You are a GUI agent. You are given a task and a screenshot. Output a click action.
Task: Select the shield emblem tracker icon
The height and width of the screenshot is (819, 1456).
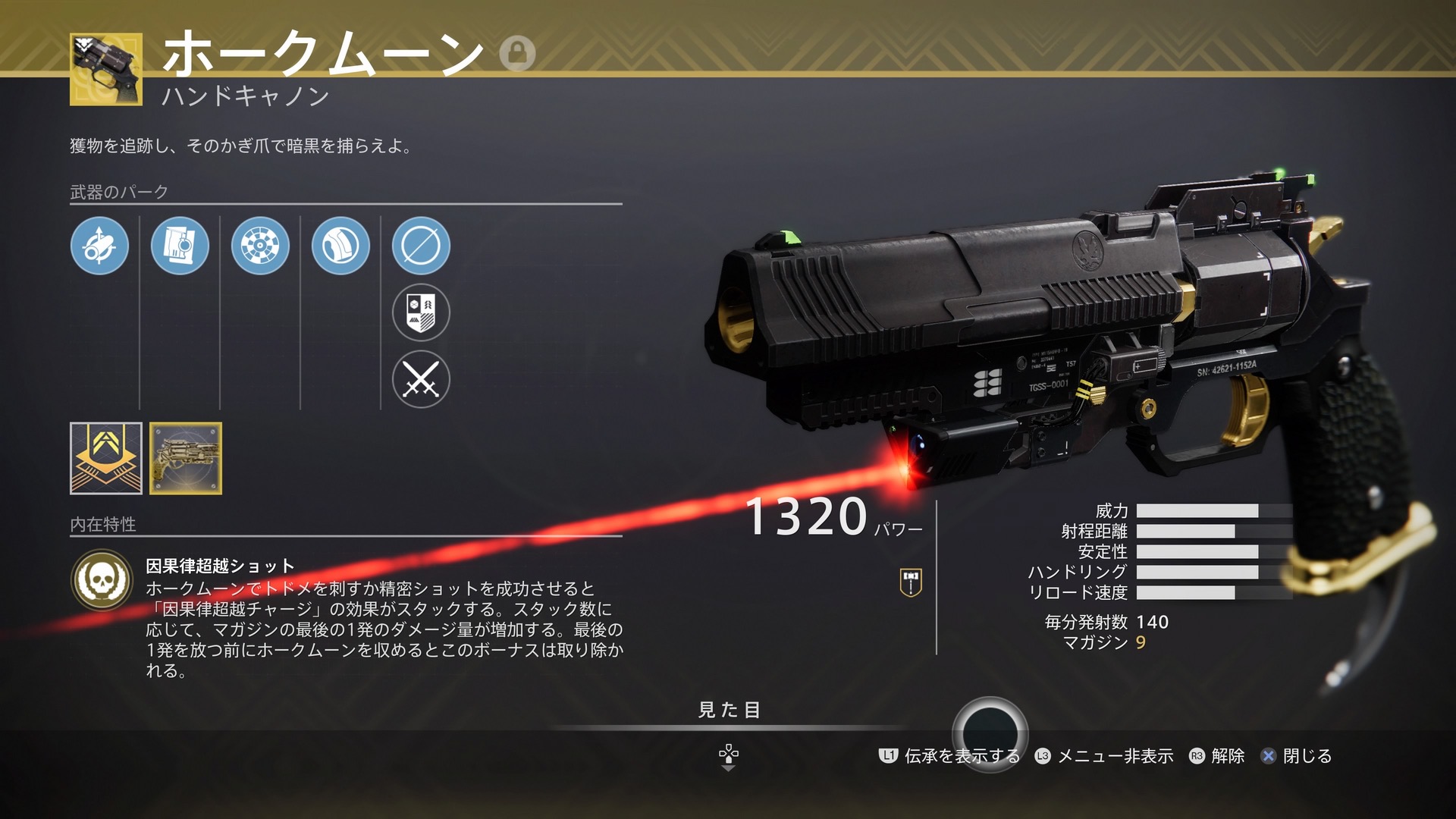[421, 312]
